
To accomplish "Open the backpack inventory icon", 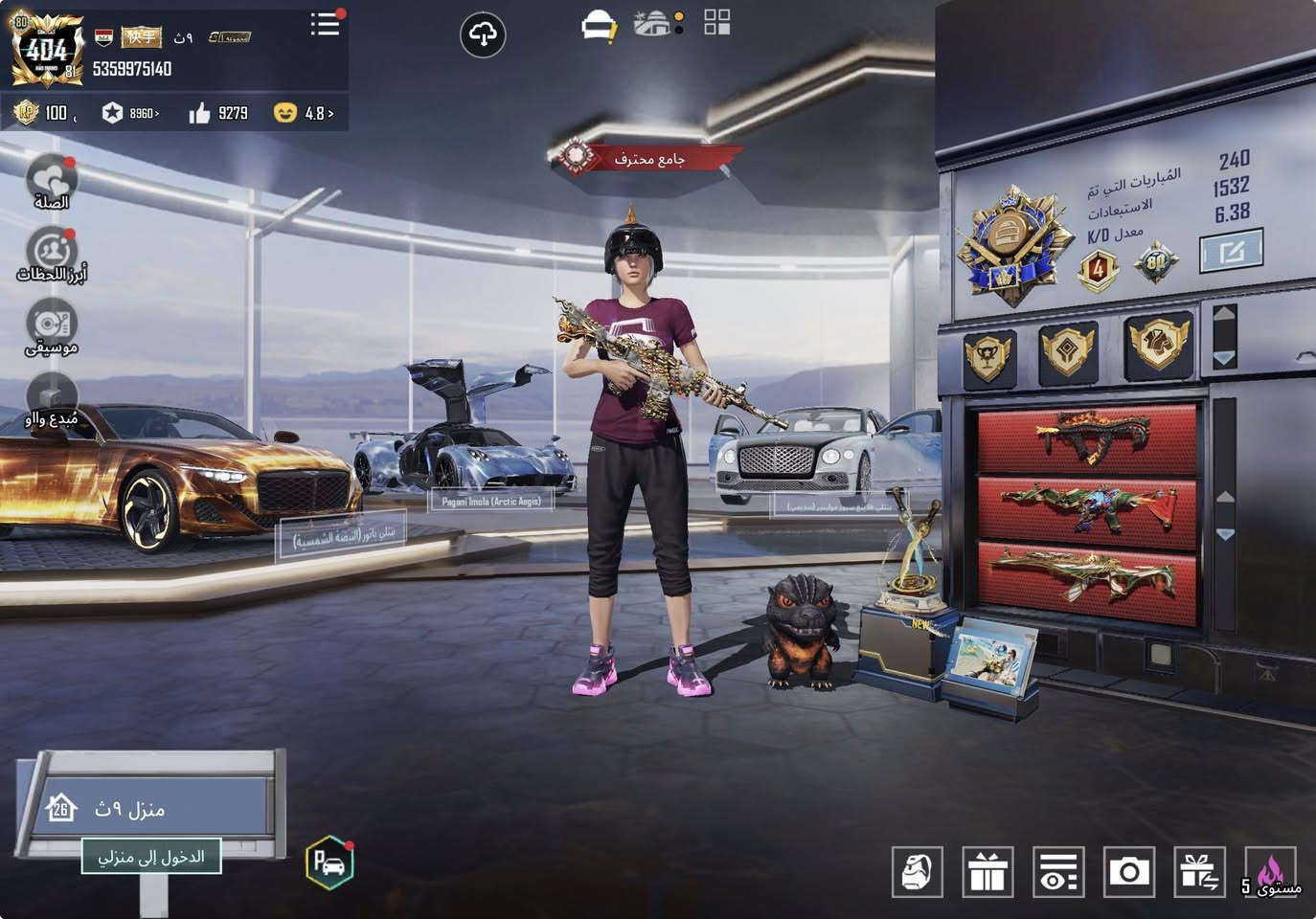I will [917, 871].
